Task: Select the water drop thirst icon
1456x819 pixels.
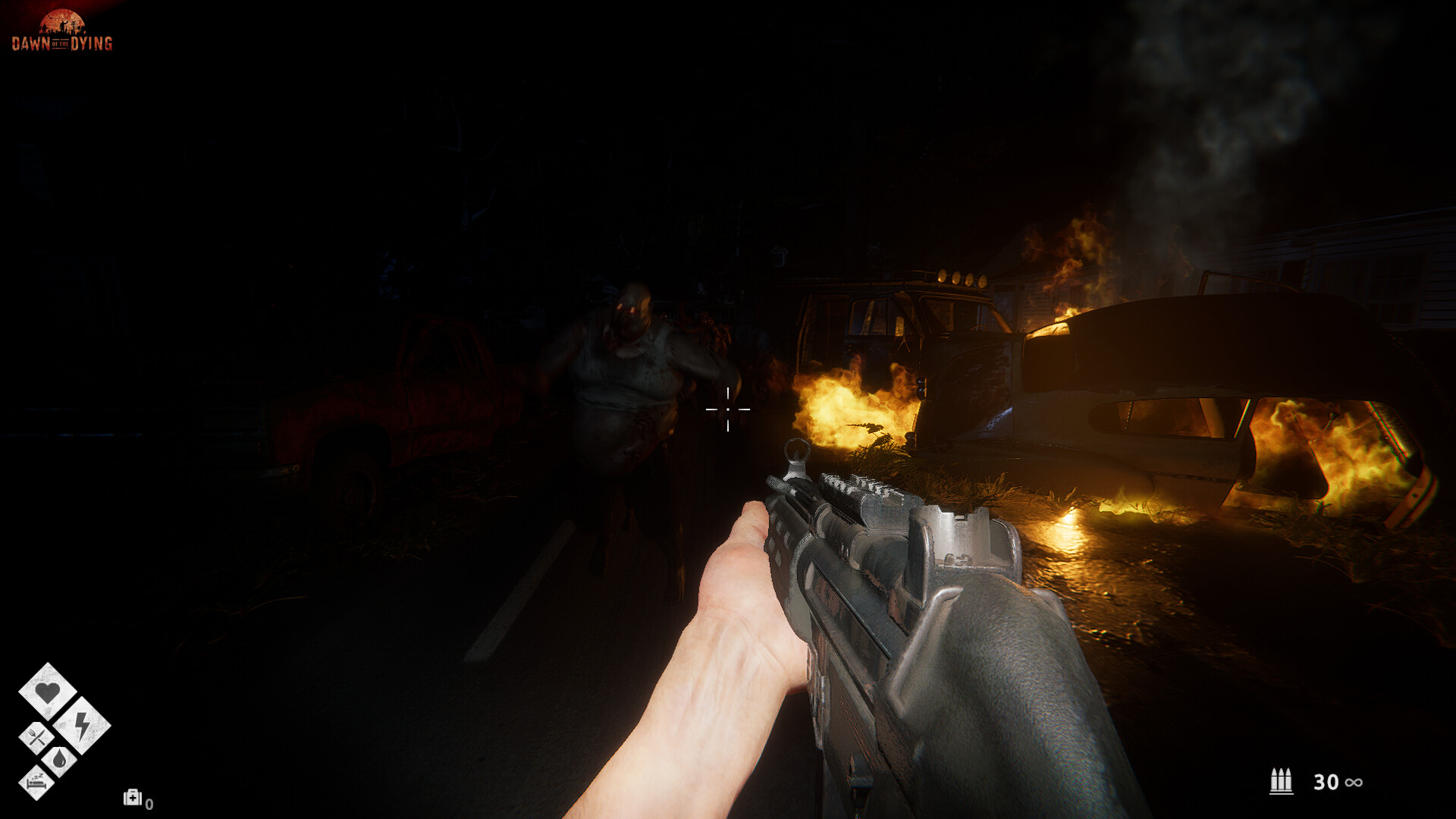Action: point(59,759)
